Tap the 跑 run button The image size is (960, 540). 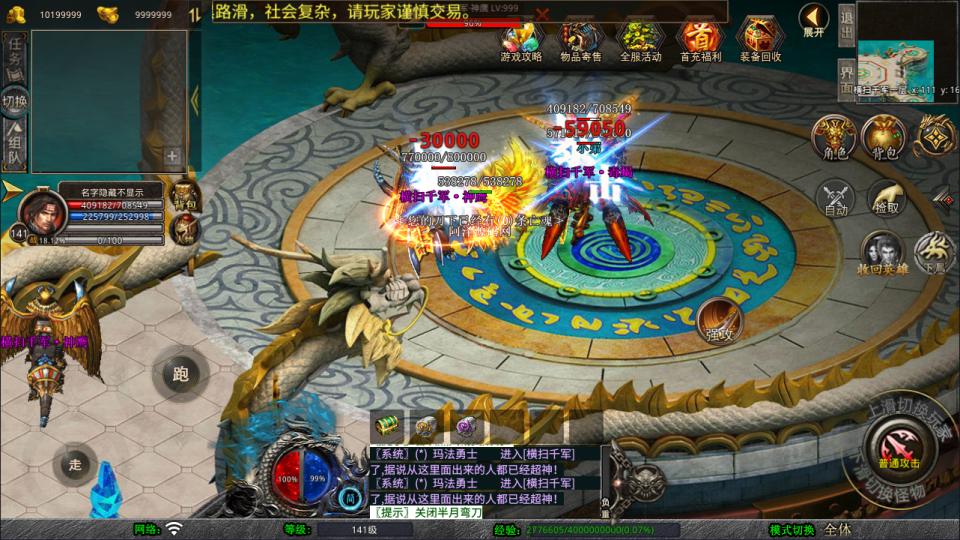[x=180, y=375]
